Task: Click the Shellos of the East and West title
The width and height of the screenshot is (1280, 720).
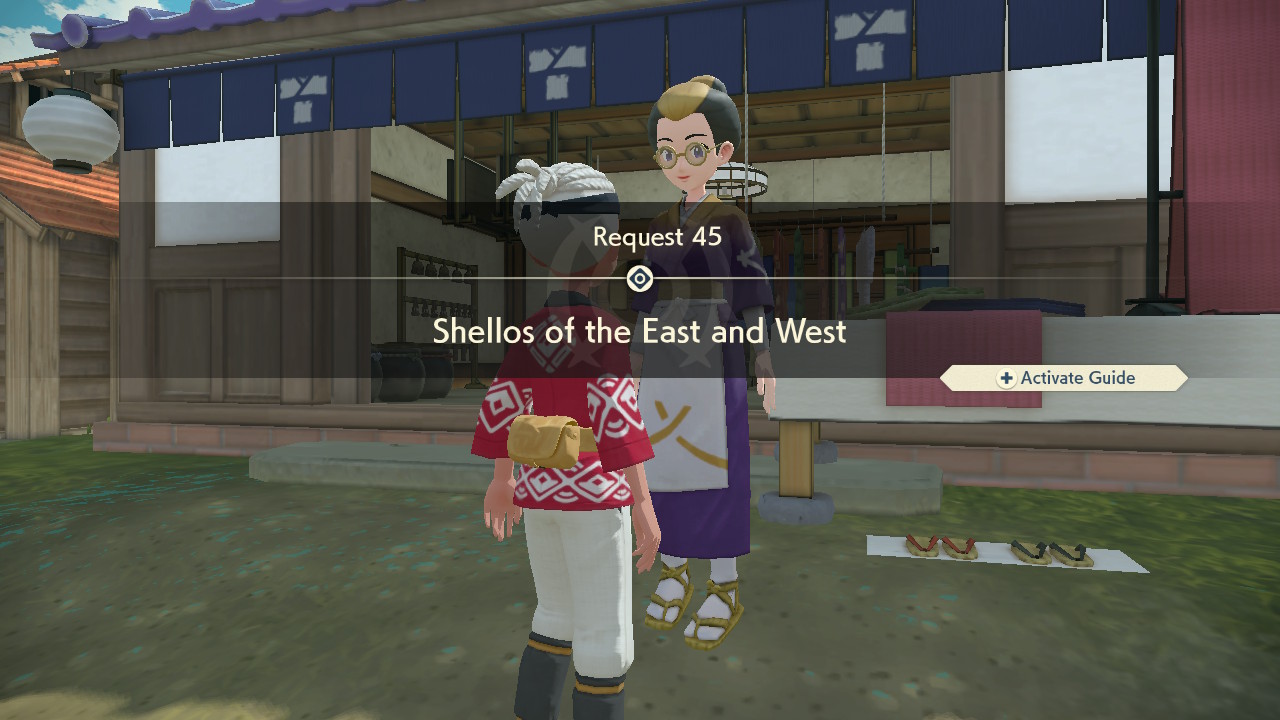Action: point(640,332)
